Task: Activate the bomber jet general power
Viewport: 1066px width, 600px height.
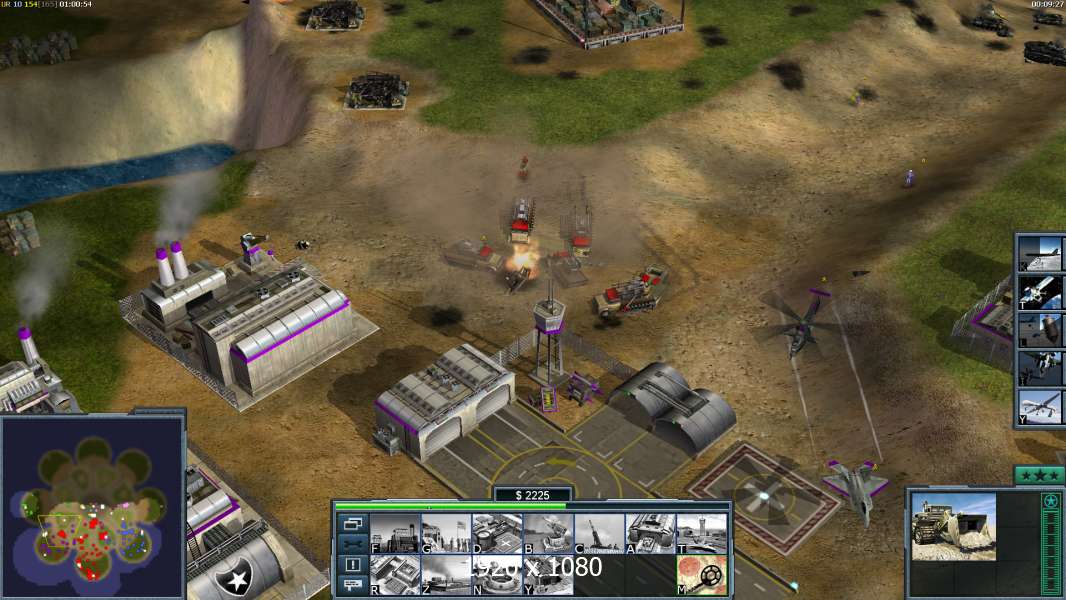Action: point(1041,255)
